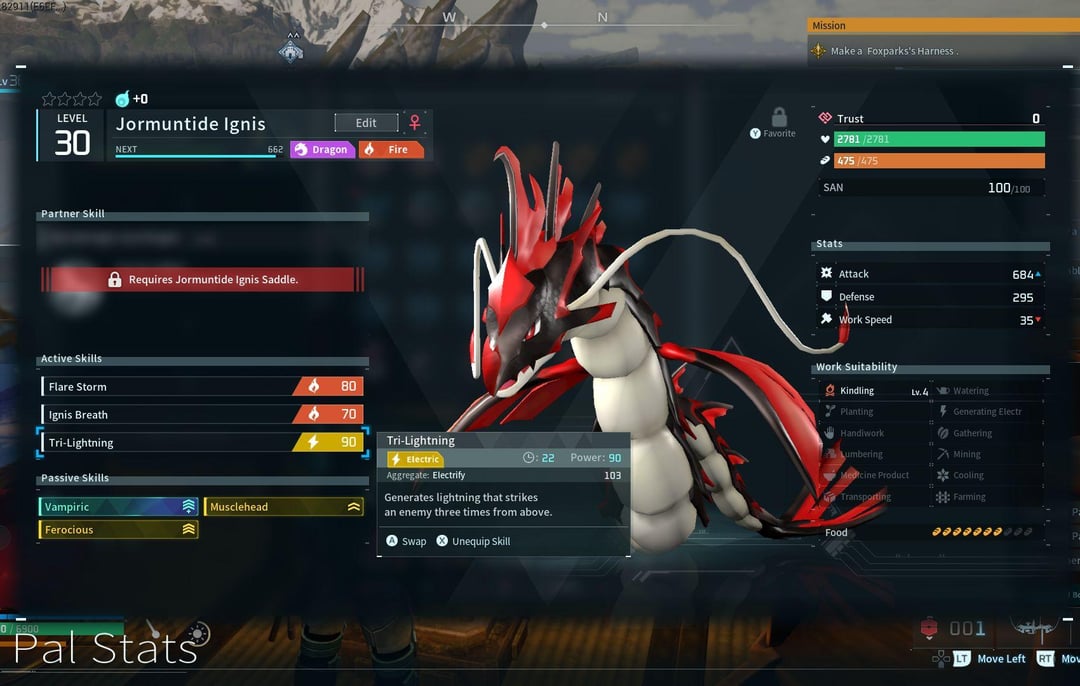Image resolution: width=1080 pixels, height=686 pixels.
Task: Select the Vampiric passive skill
Action: click(x=119, y=507)
